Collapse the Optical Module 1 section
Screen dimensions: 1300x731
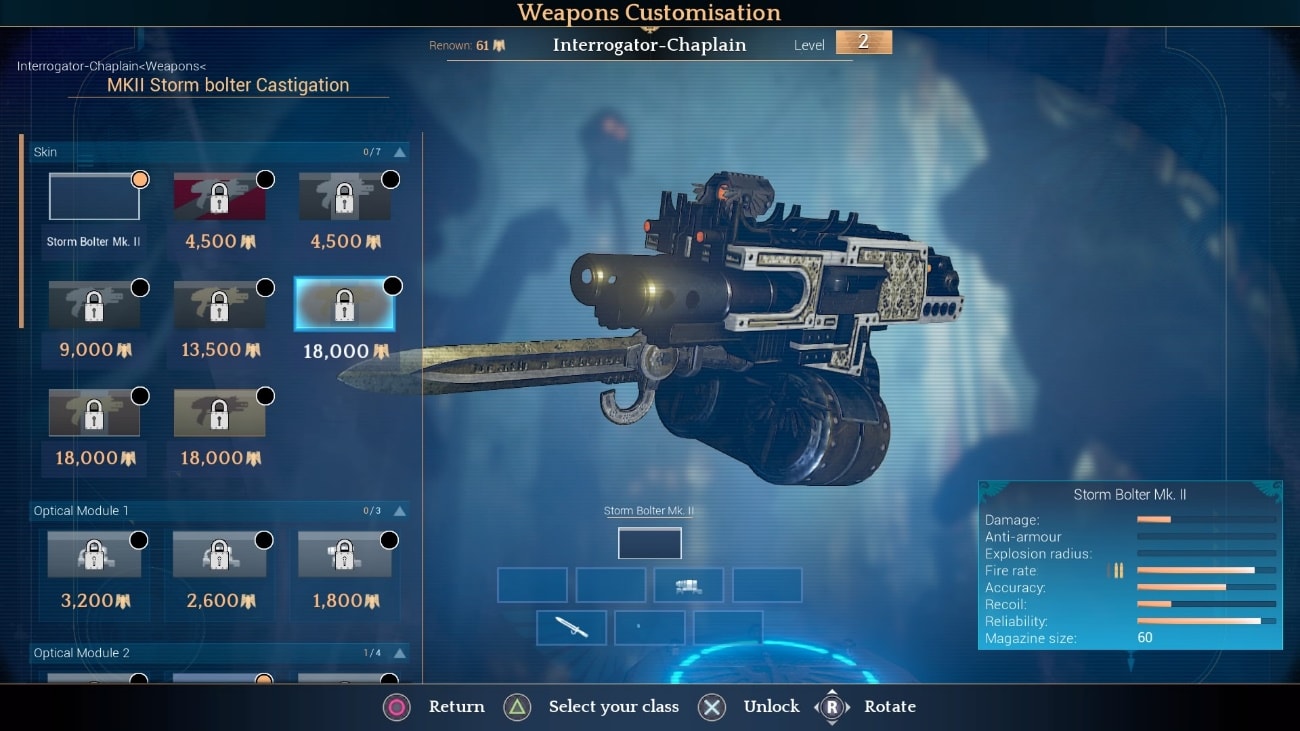pos(400,511)
